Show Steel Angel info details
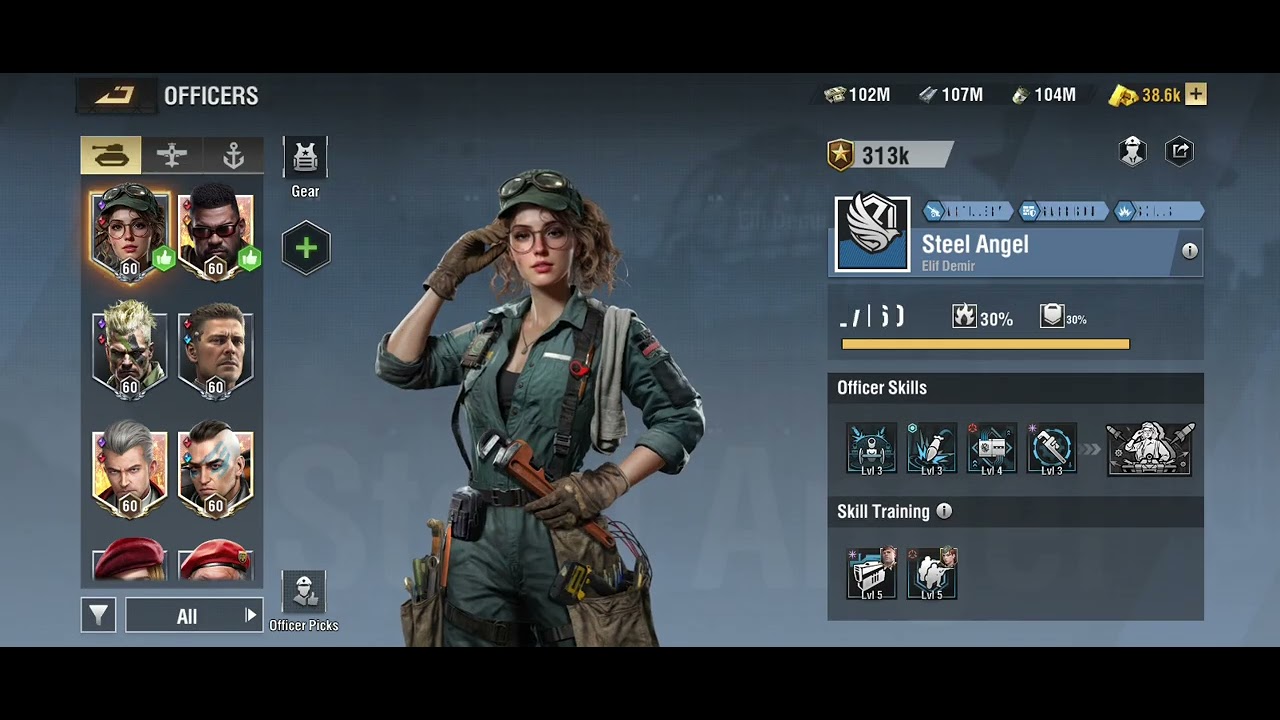The height and width of the screenshot is (720, 1280). point(1189,251)
